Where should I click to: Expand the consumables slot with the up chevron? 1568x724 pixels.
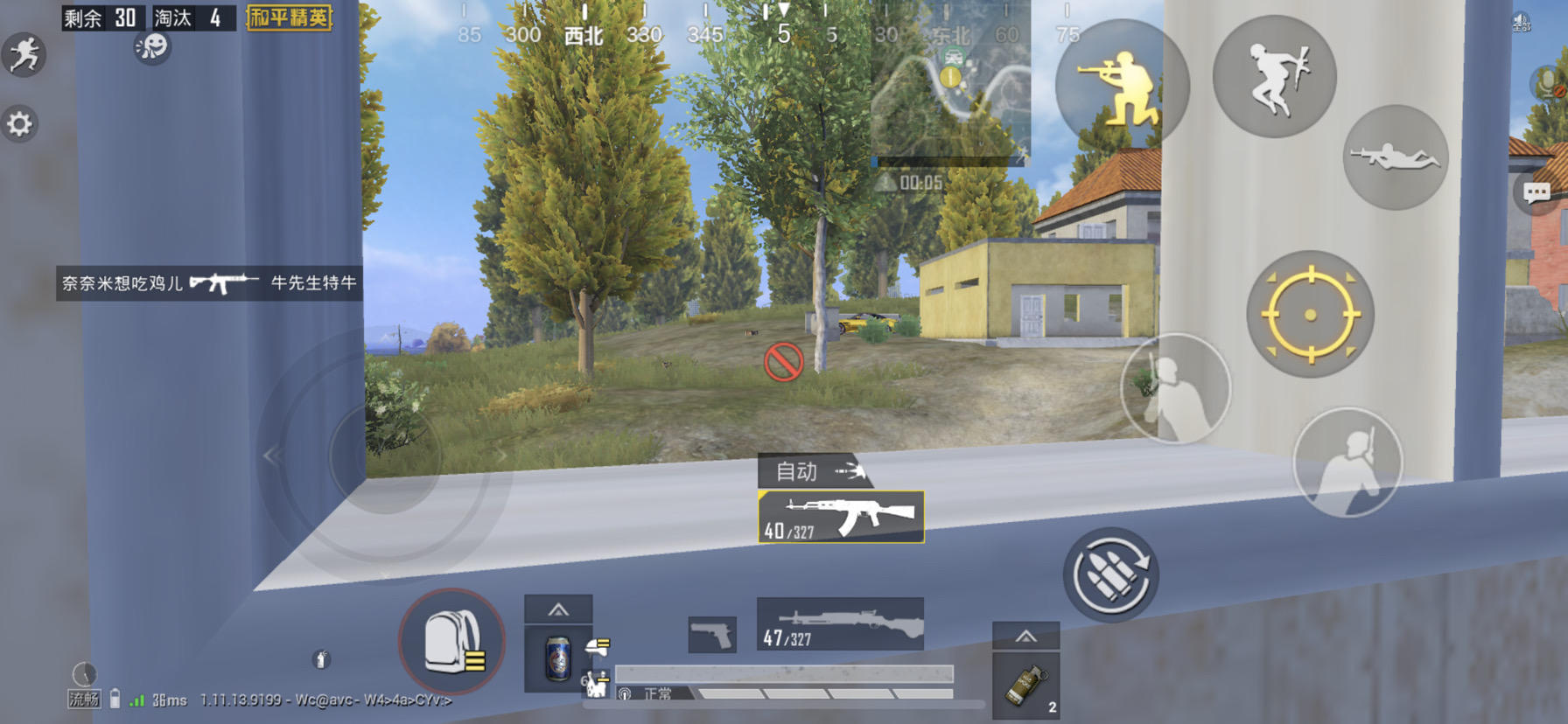pyautogui.click(x=558, y=609)
